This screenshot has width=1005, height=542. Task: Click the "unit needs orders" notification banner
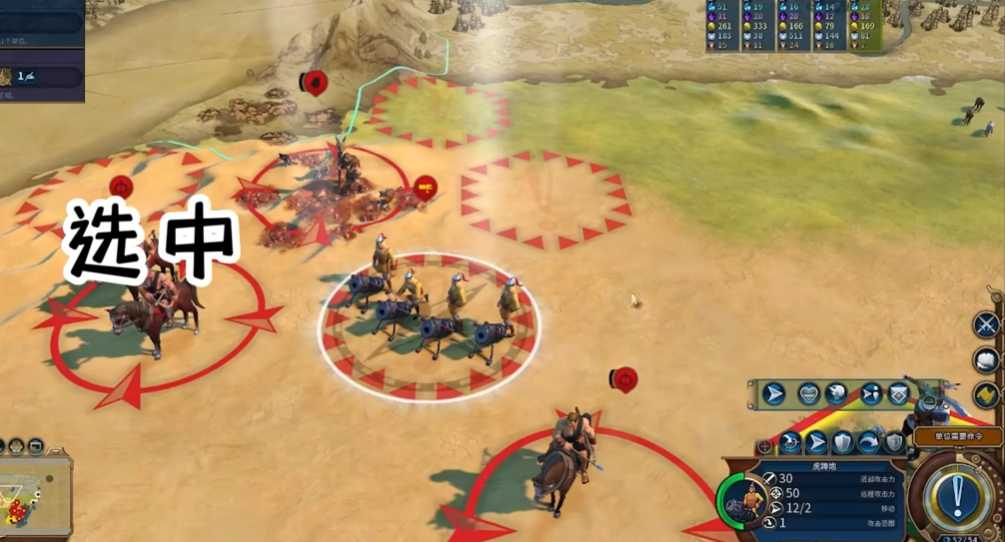(957, 436)
